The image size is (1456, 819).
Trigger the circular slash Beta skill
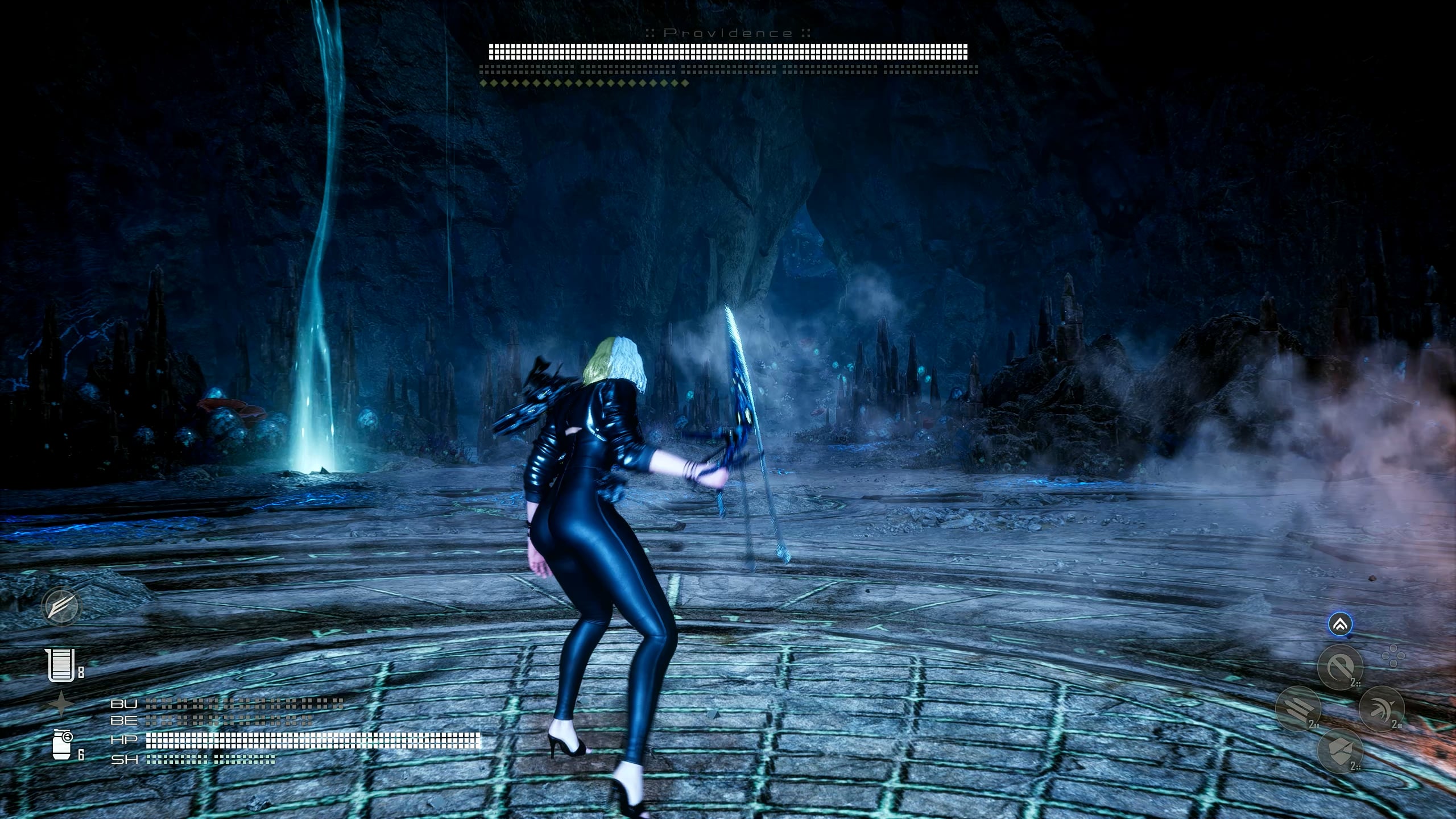[x=1340, y=667]
